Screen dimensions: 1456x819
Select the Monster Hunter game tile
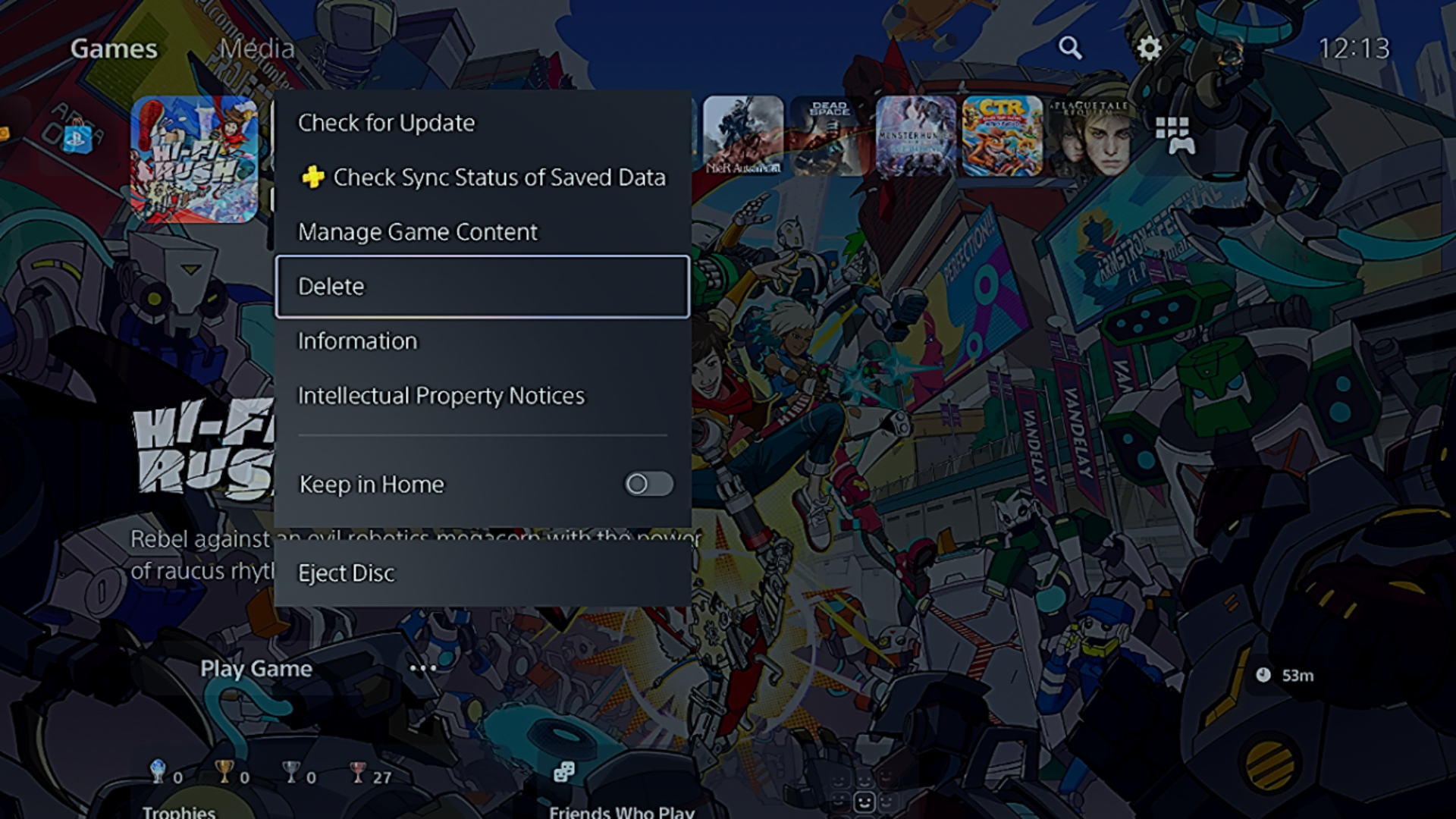click(x=915, y=136)
